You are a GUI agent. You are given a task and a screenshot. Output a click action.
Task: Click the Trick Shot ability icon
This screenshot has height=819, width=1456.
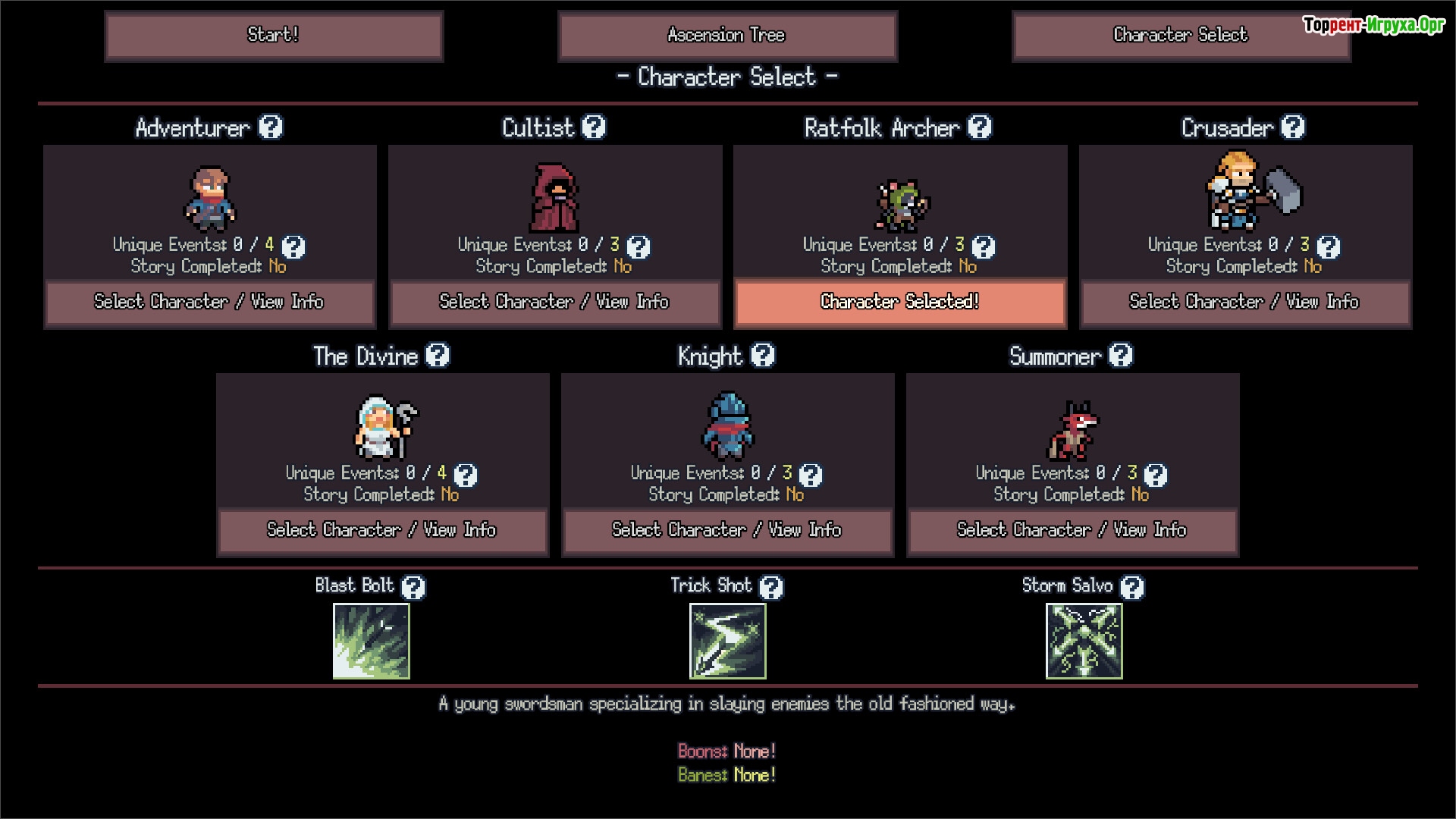coord(728,642)
